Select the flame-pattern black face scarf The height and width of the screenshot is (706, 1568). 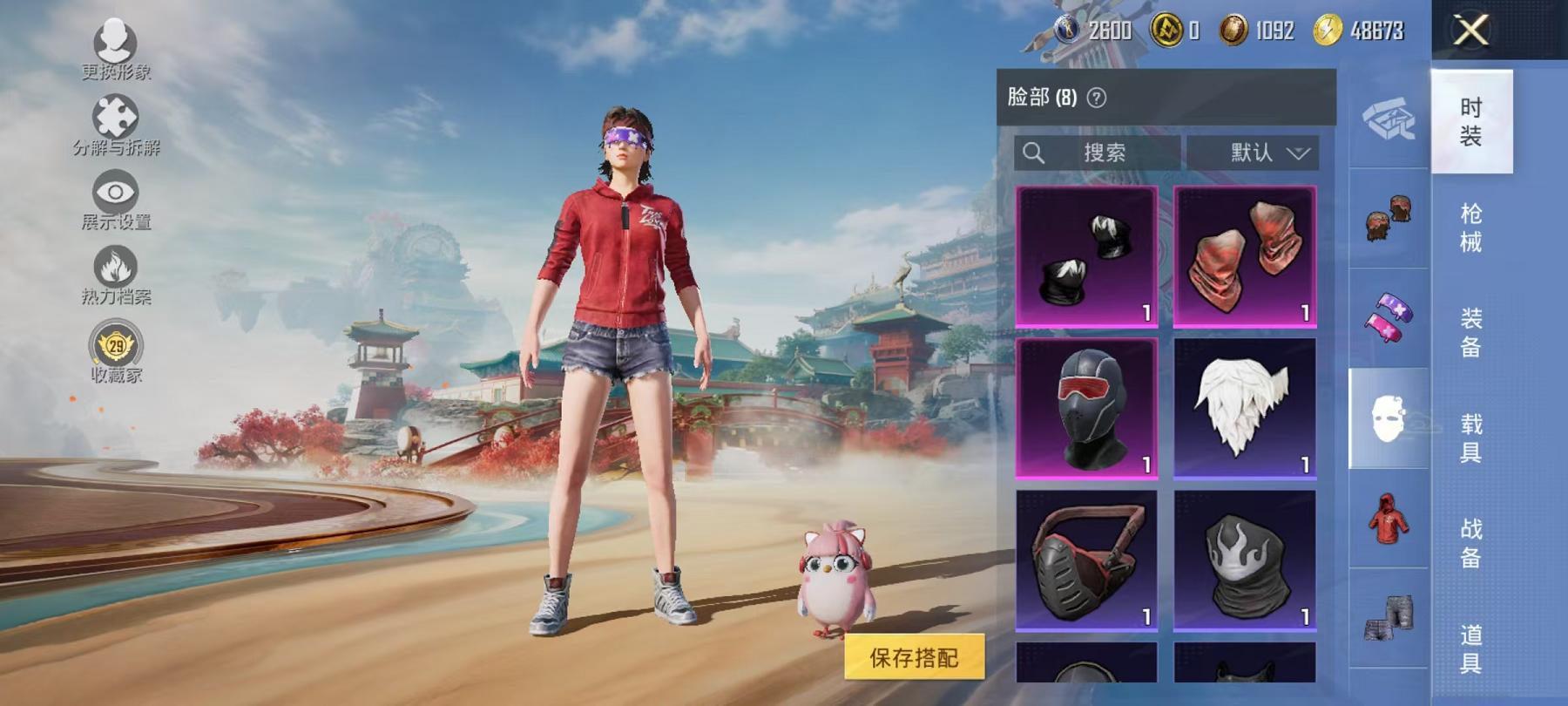click(x=1245, y=560)
